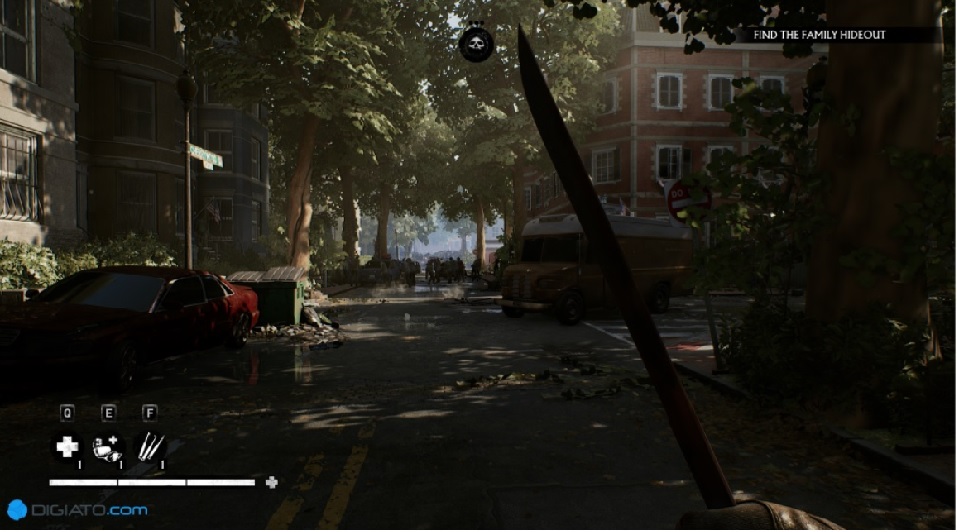Select the bandage healing item

point(107,448)
